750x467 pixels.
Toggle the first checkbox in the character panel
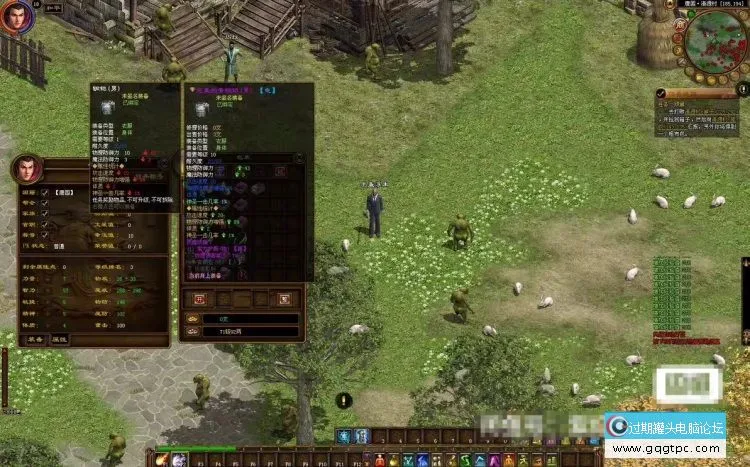44,193
